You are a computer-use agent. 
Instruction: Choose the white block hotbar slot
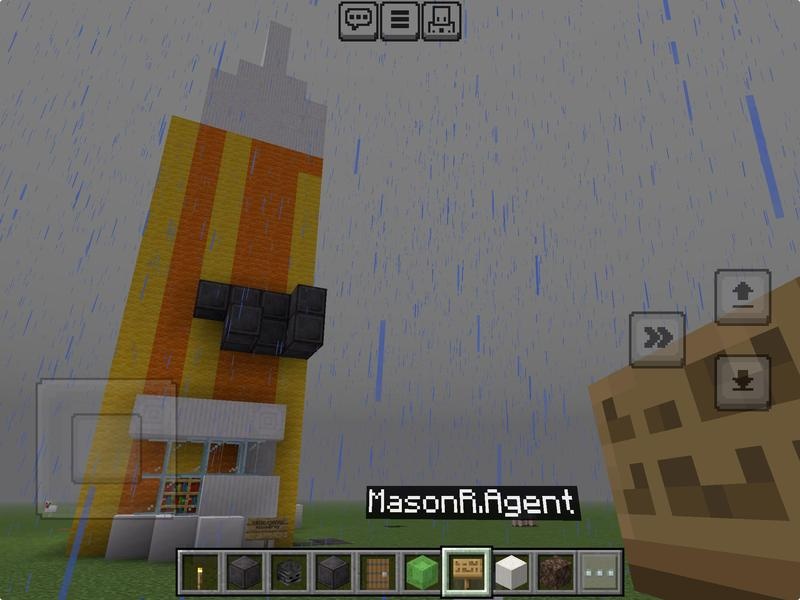pyautogui.click(x=511, y=572)
